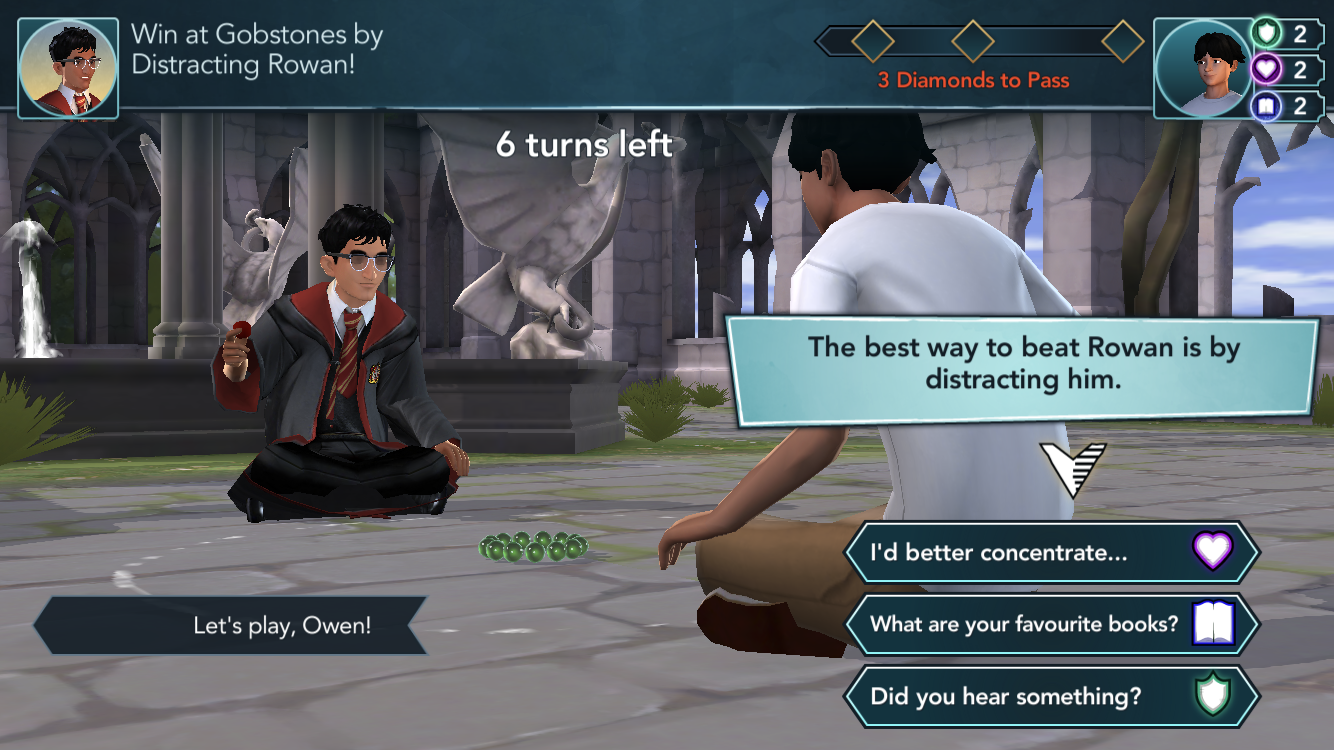Open Rowan's portrait in the top corner
1334x750 pixels.
68,68
